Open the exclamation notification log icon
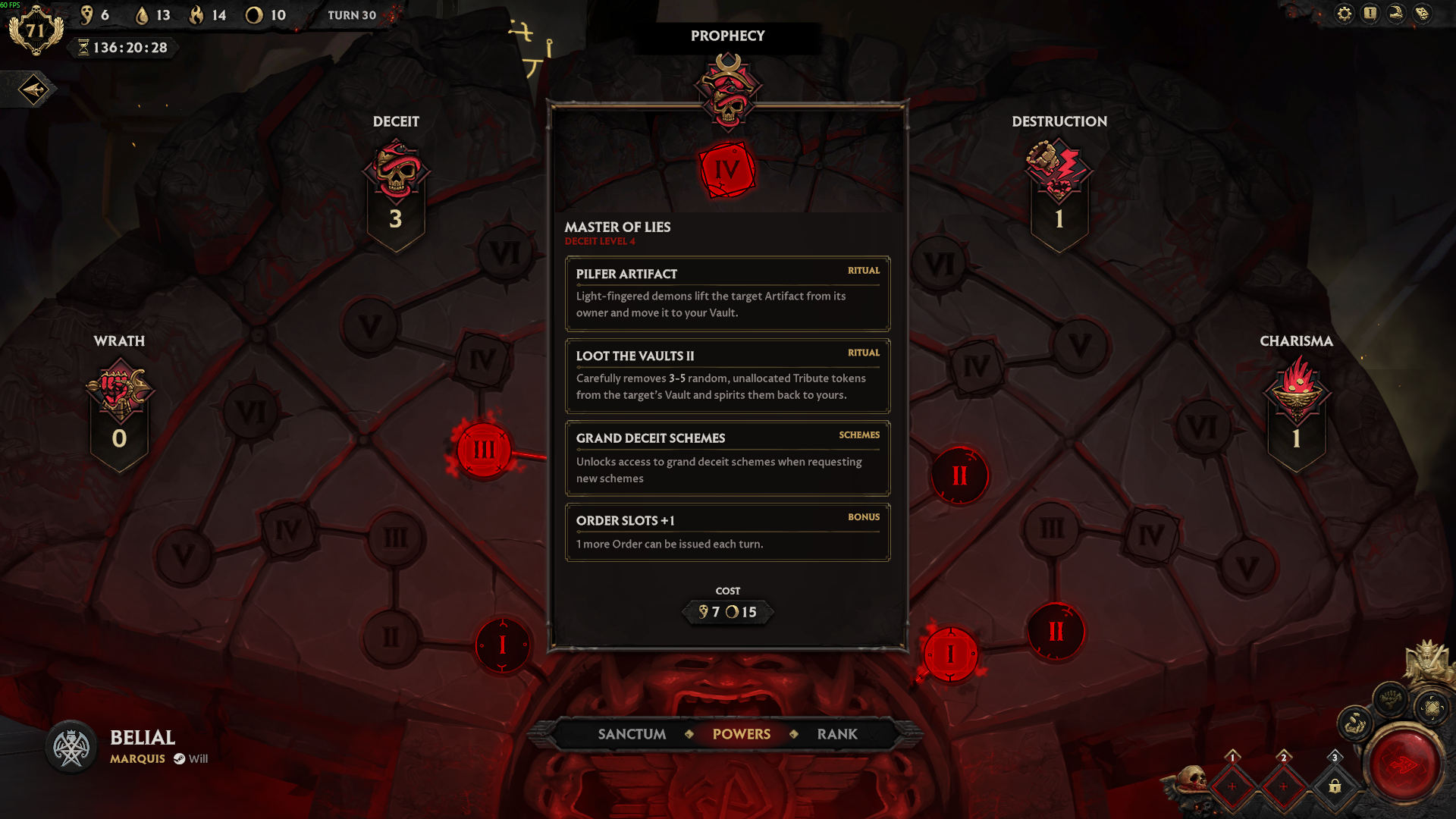Screen dimensions: 1456x819 tap(1370, 14)
